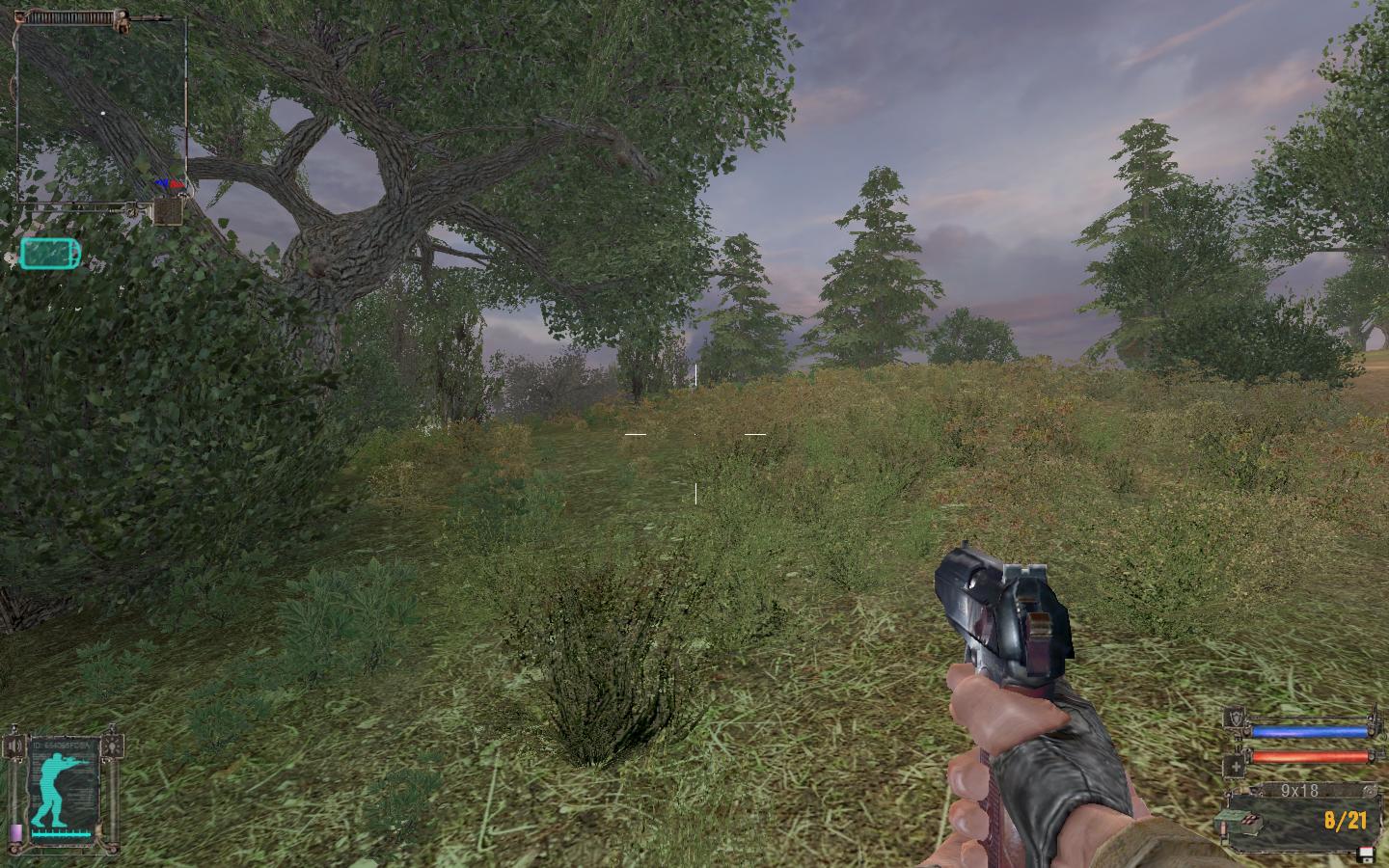Click the floppy disk save icon

point(1364,854)
